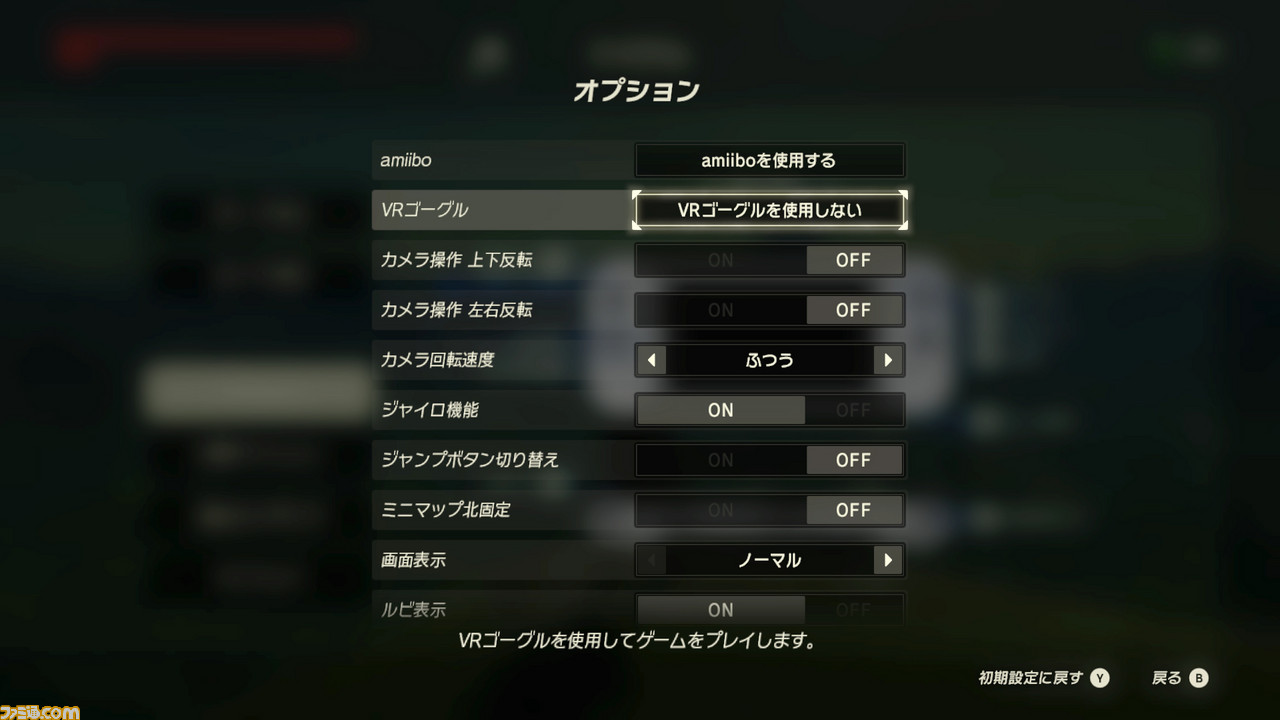This screenshot has width=1280, height=720.
Task: Turn on minimap north lock (ミニマップ北固定)
Action: pos(719,510)
